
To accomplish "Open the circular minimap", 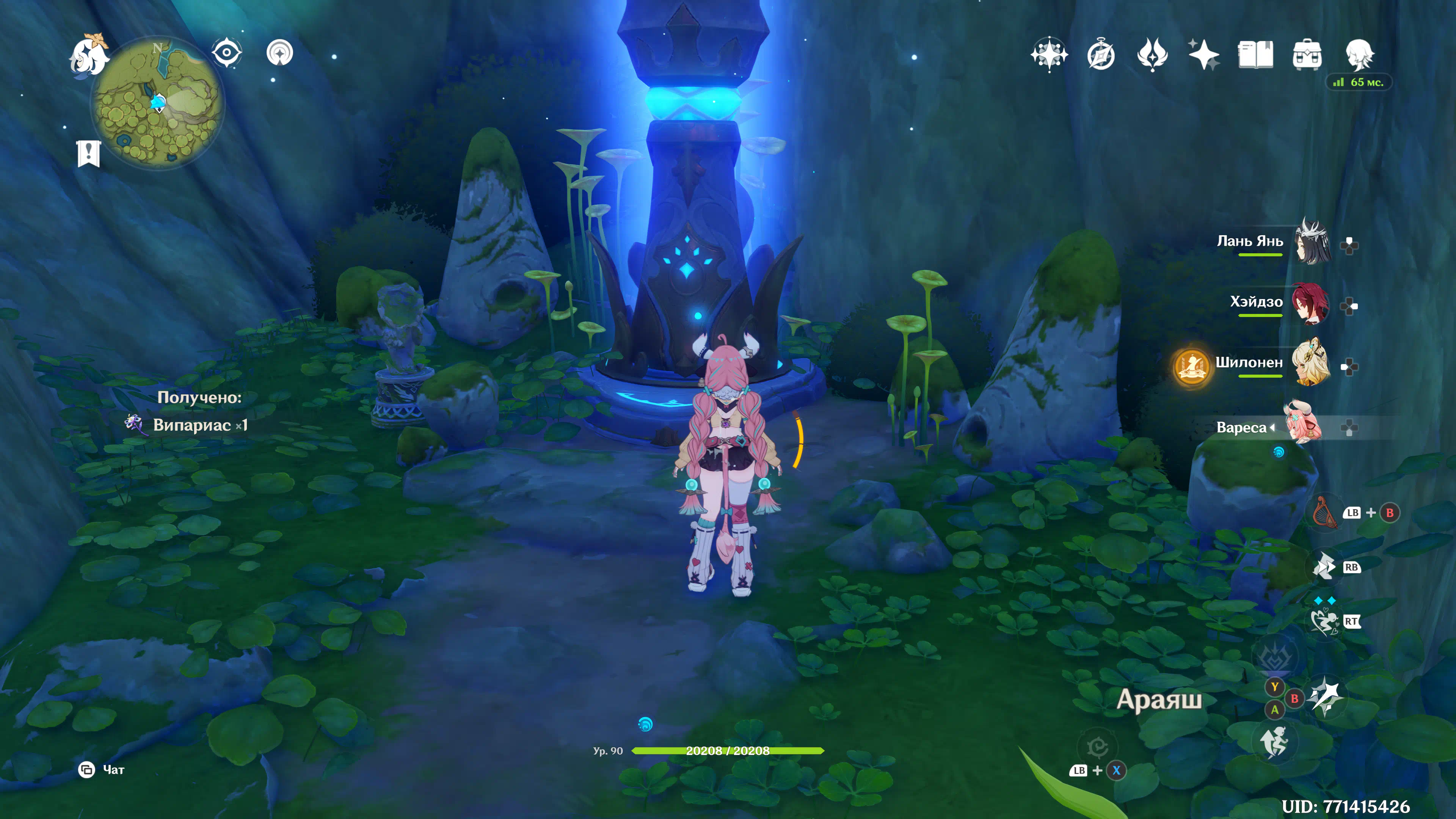I will point(158,103).
